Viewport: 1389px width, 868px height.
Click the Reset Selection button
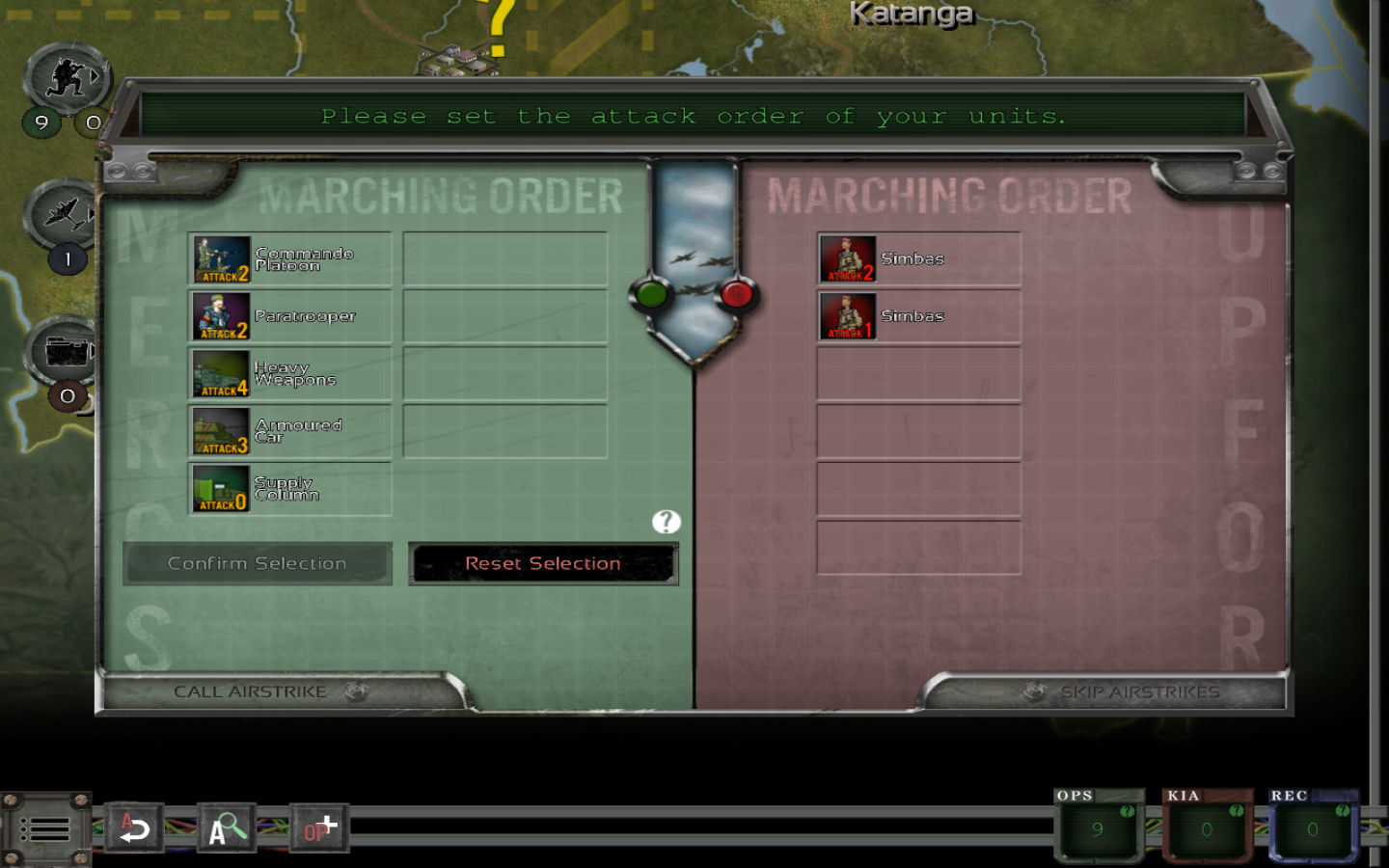click(x=543, y=563)
